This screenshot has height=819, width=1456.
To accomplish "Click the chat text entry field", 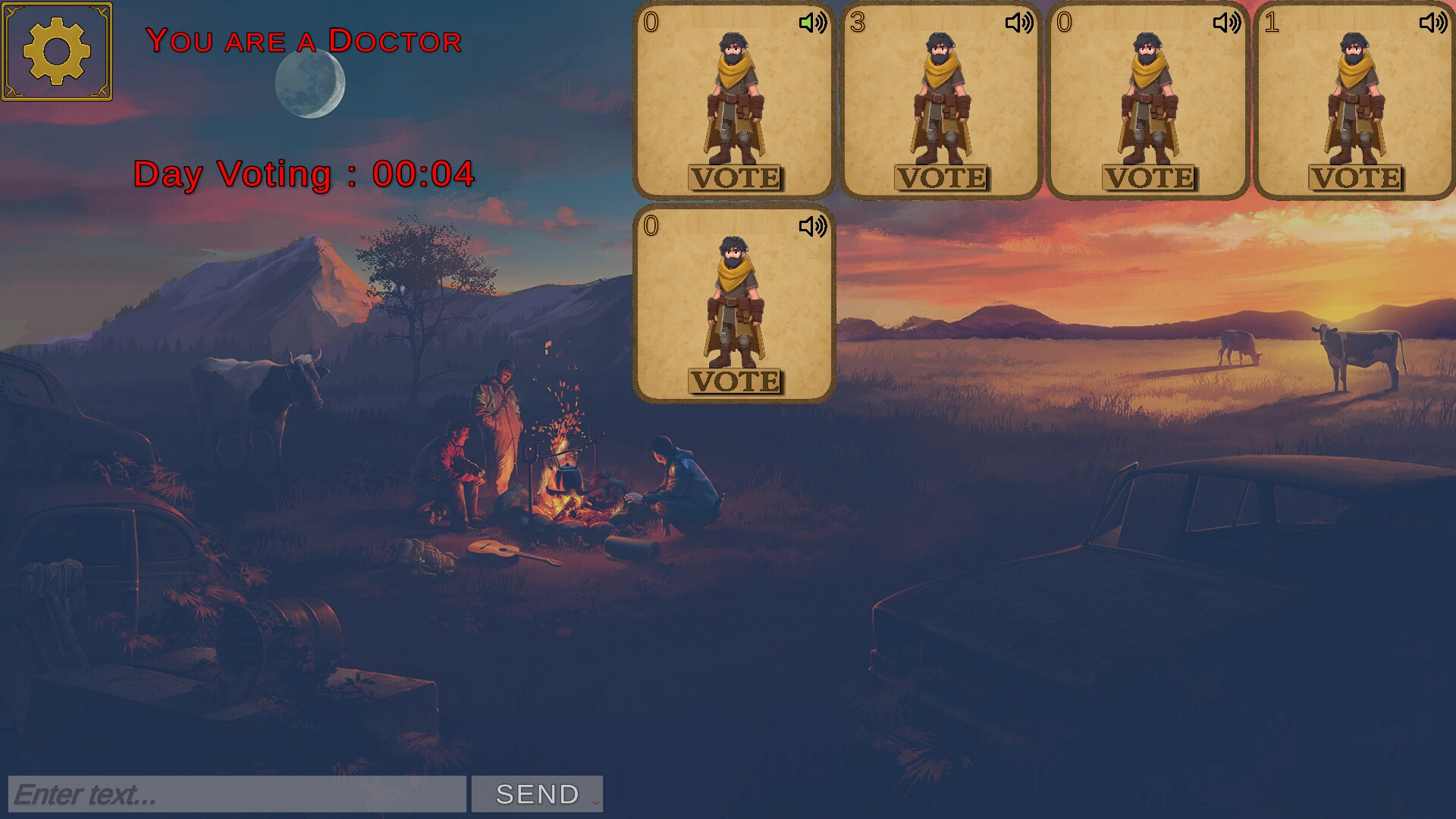I will pos(235,793).
